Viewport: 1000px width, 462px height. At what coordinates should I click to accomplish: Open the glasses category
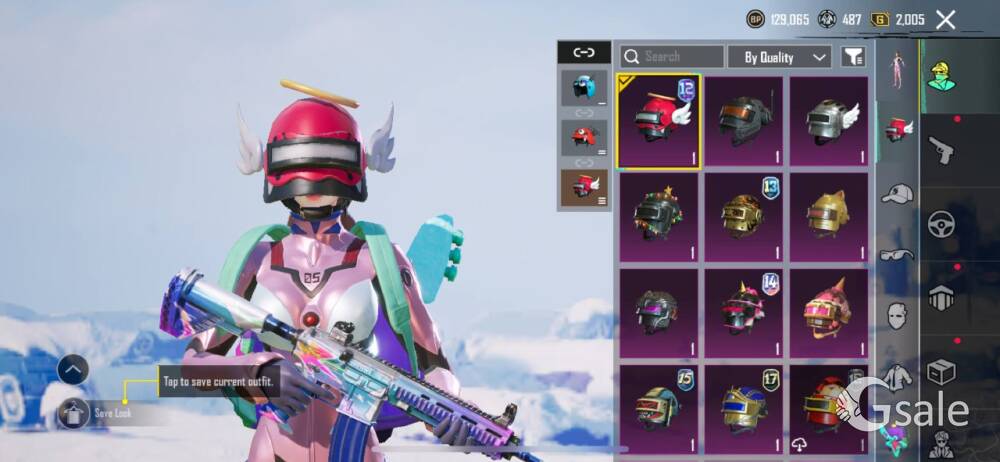897,254
